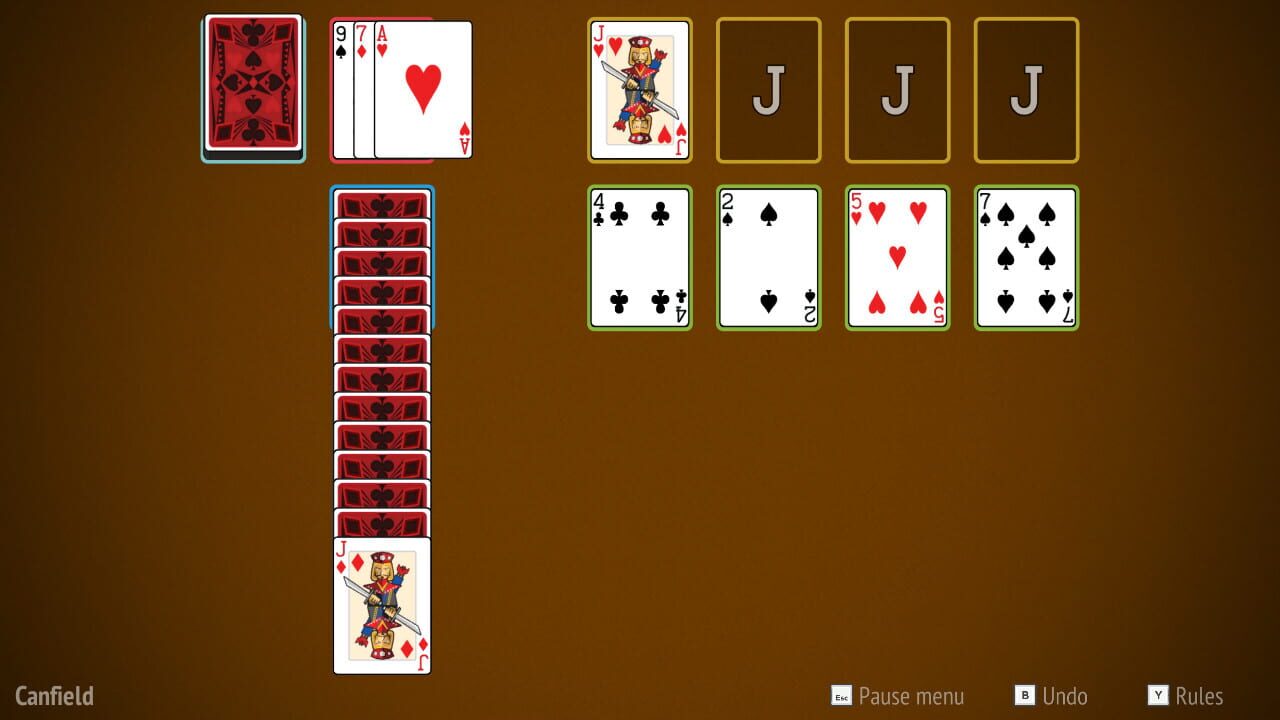1280x720 pixels.
Task: Select the 4 of Clubs tableau card
Action: [639, 256]
